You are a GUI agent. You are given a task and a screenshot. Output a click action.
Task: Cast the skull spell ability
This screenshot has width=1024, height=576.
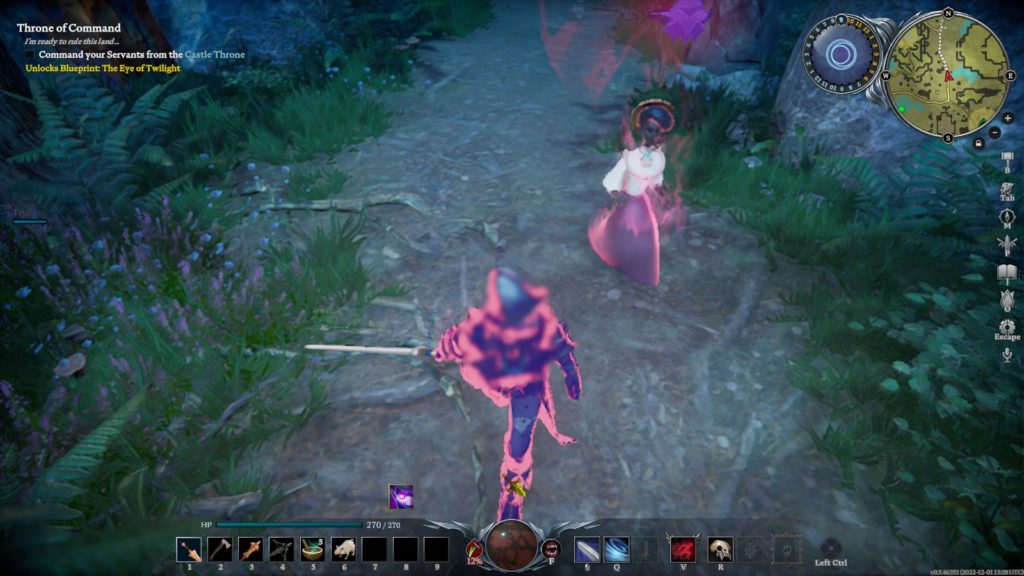pyautogui.click(x=720, y=549)
